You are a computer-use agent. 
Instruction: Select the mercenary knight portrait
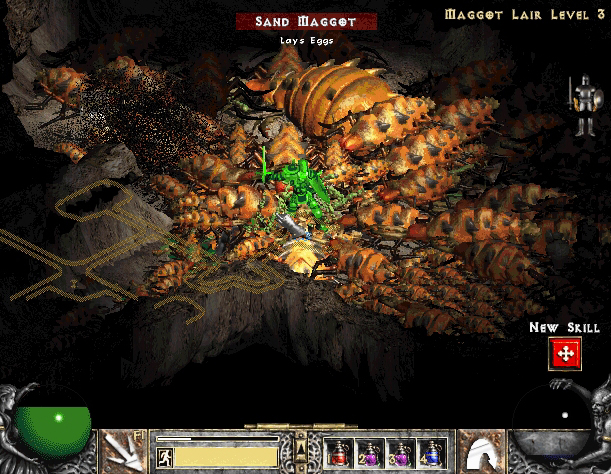coord(579,107)
